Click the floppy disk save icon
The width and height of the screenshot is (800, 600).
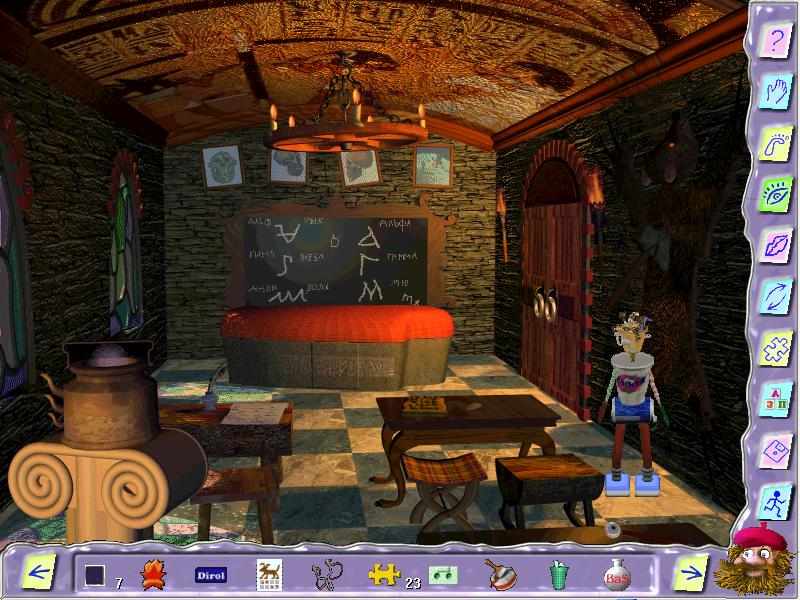pyautogui.click(x=773, y=451)
